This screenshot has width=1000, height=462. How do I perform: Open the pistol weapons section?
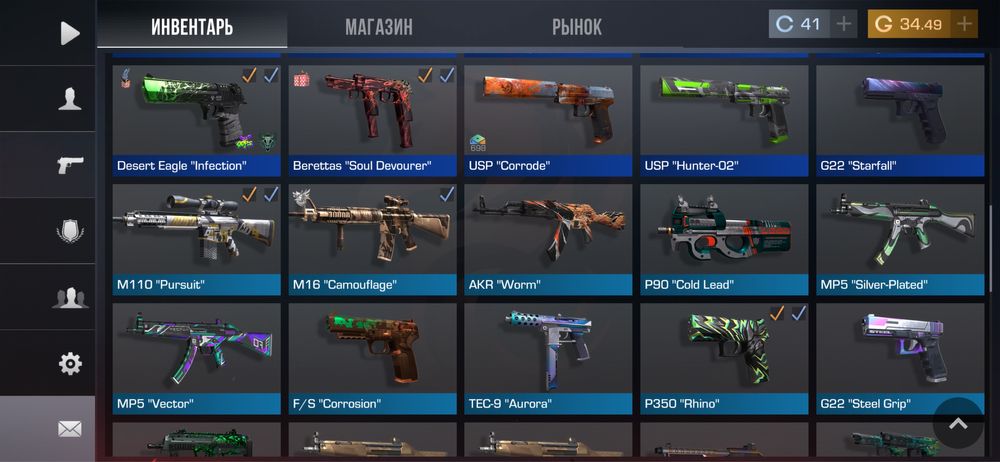69,165
